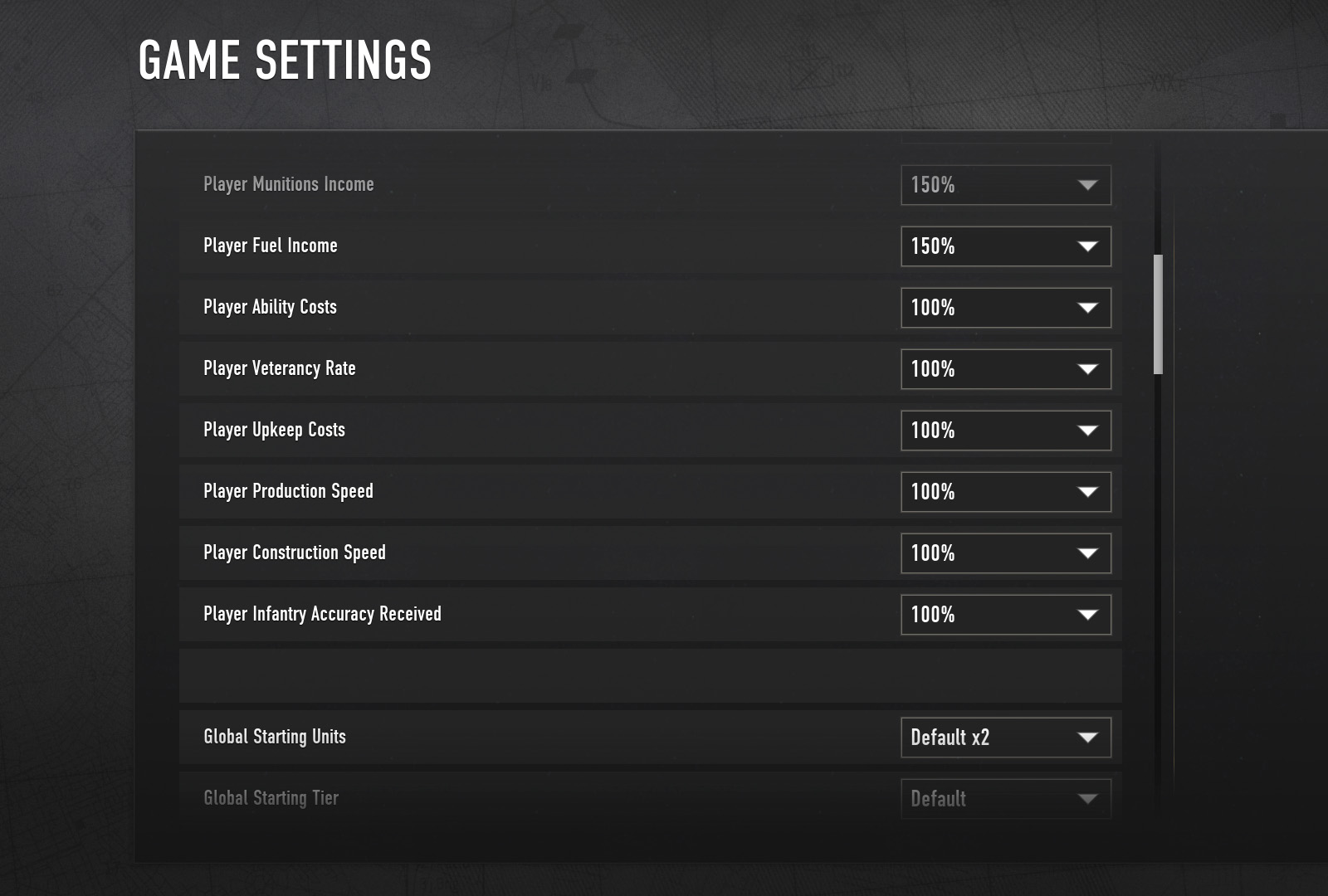Expand the Player Veterancy Rate options

click(x=1005, y=369)
